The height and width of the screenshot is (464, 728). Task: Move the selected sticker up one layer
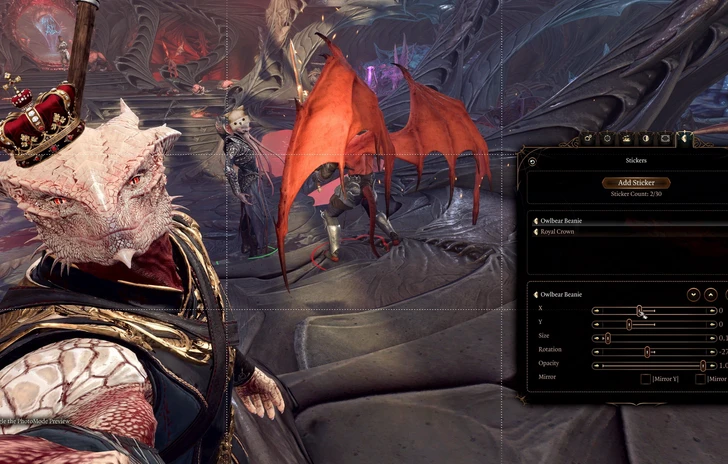tap(710, 295)
